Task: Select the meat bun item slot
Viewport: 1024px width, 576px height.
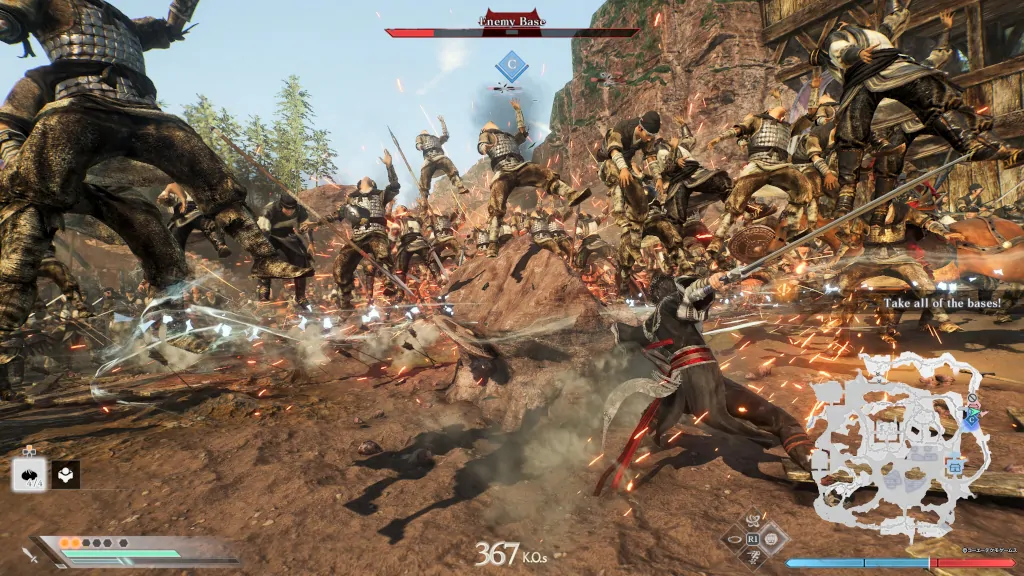Action: [28, 474]
